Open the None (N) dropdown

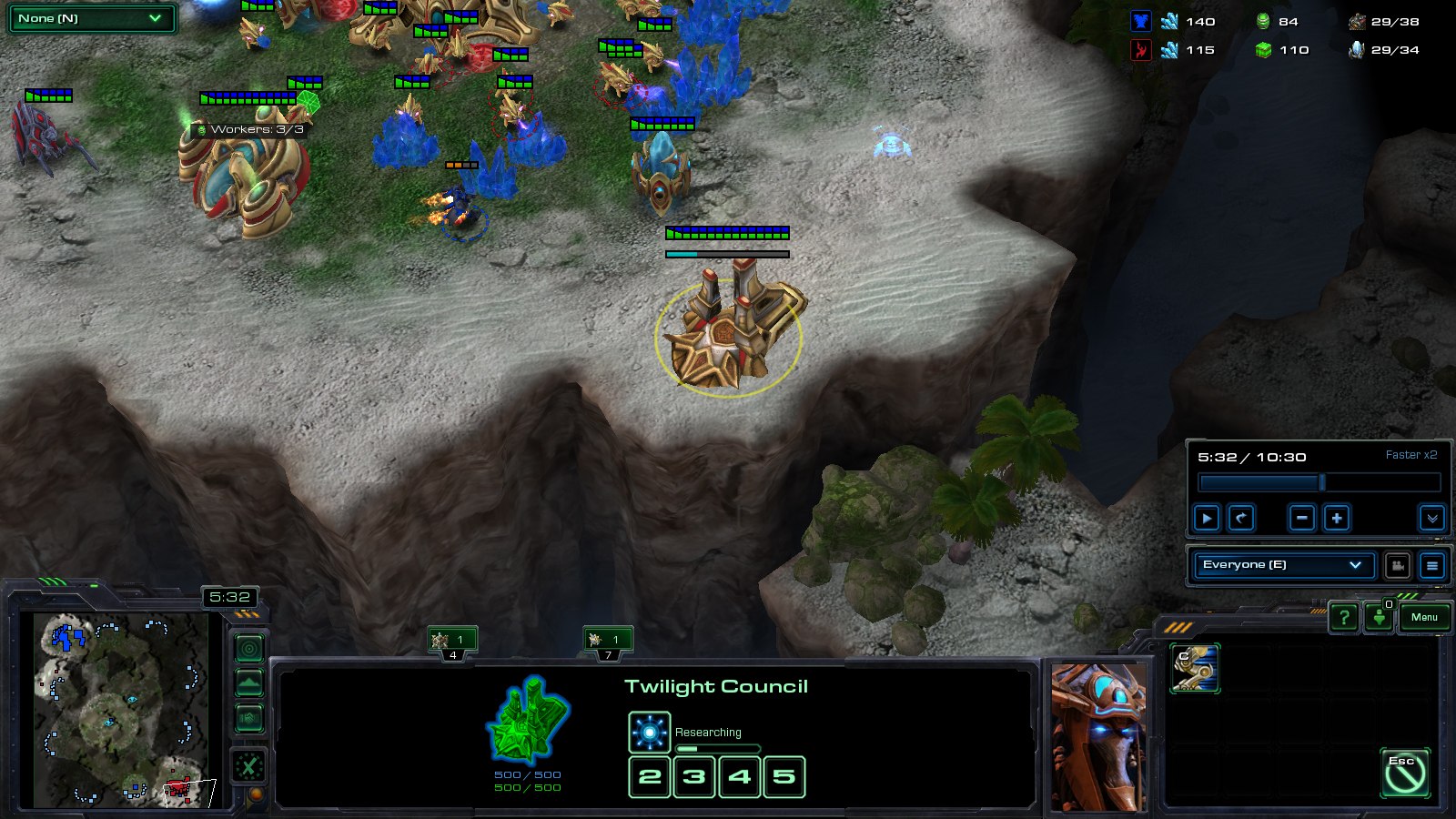pyautogui.click(x=91, y=18)
